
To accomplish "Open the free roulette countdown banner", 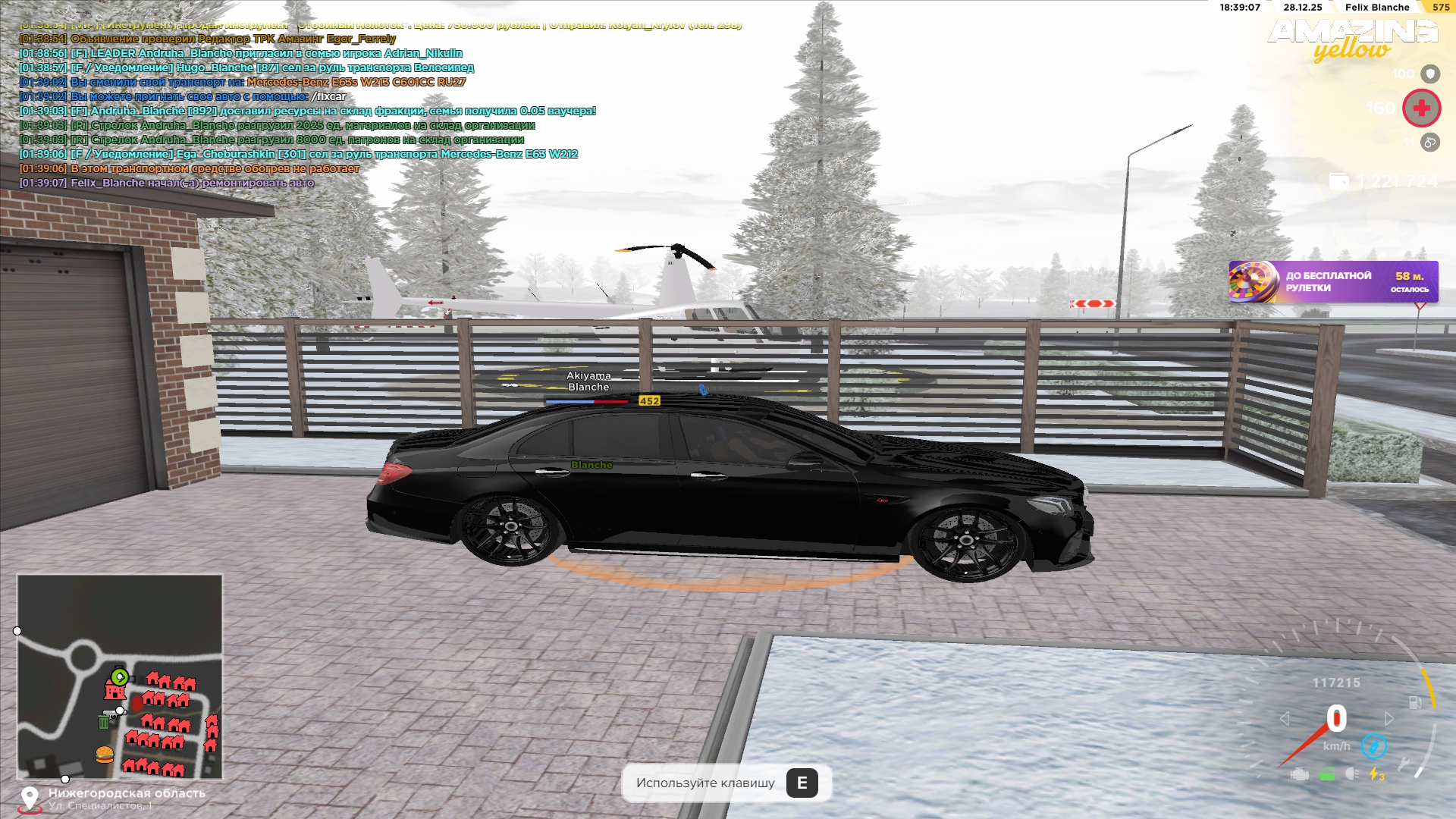I will [1332, 282].
